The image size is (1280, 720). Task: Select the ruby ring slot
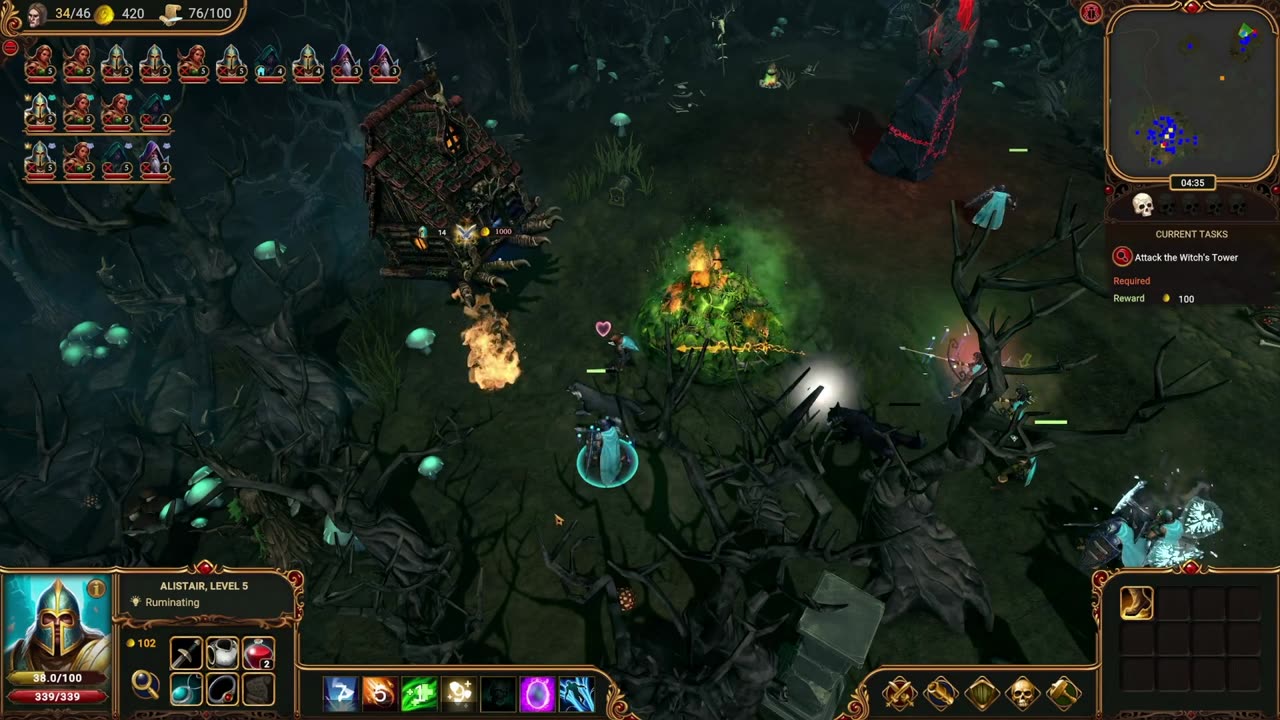(222, 689)
